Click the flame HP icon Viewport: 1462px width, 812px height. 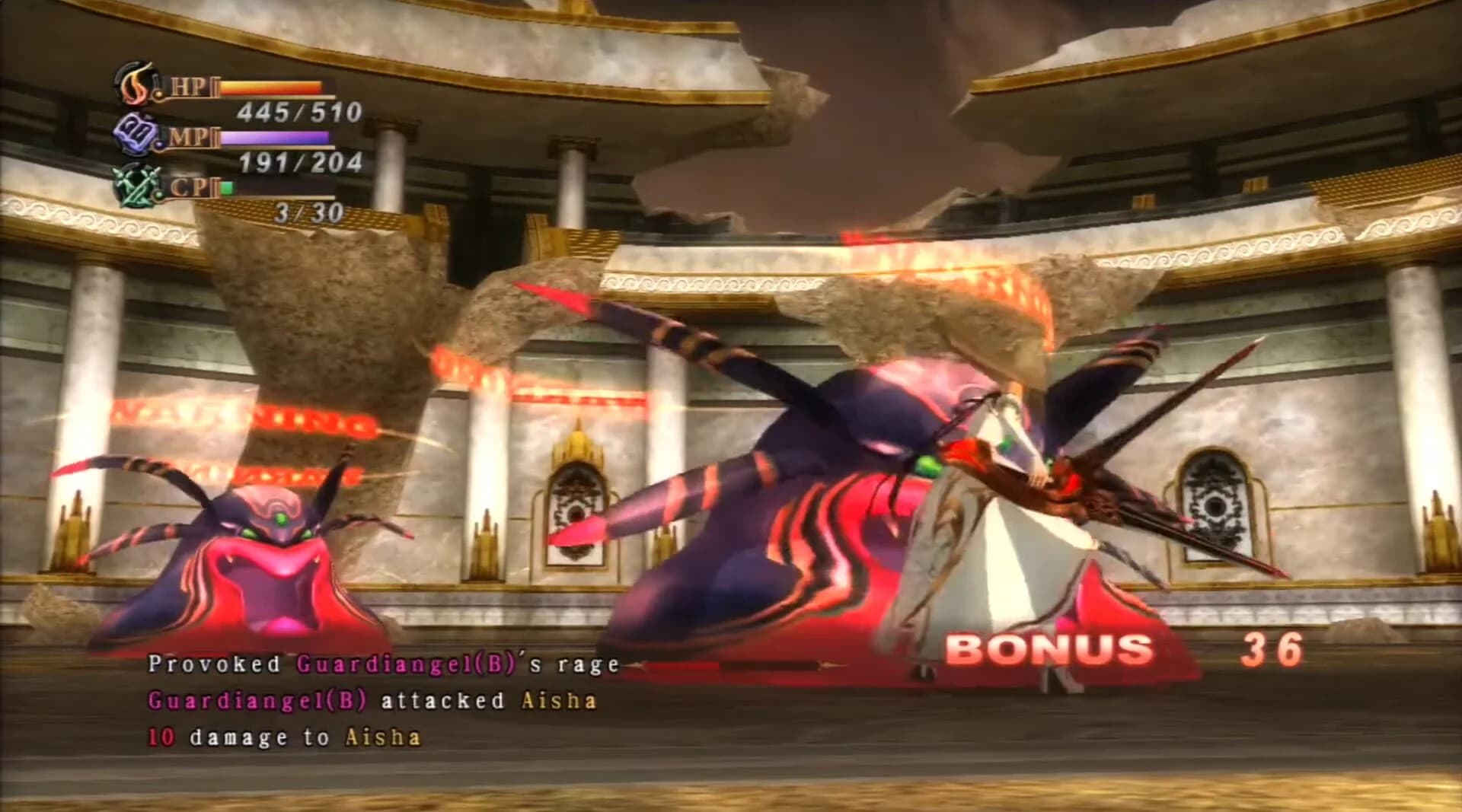click(136, 86)
